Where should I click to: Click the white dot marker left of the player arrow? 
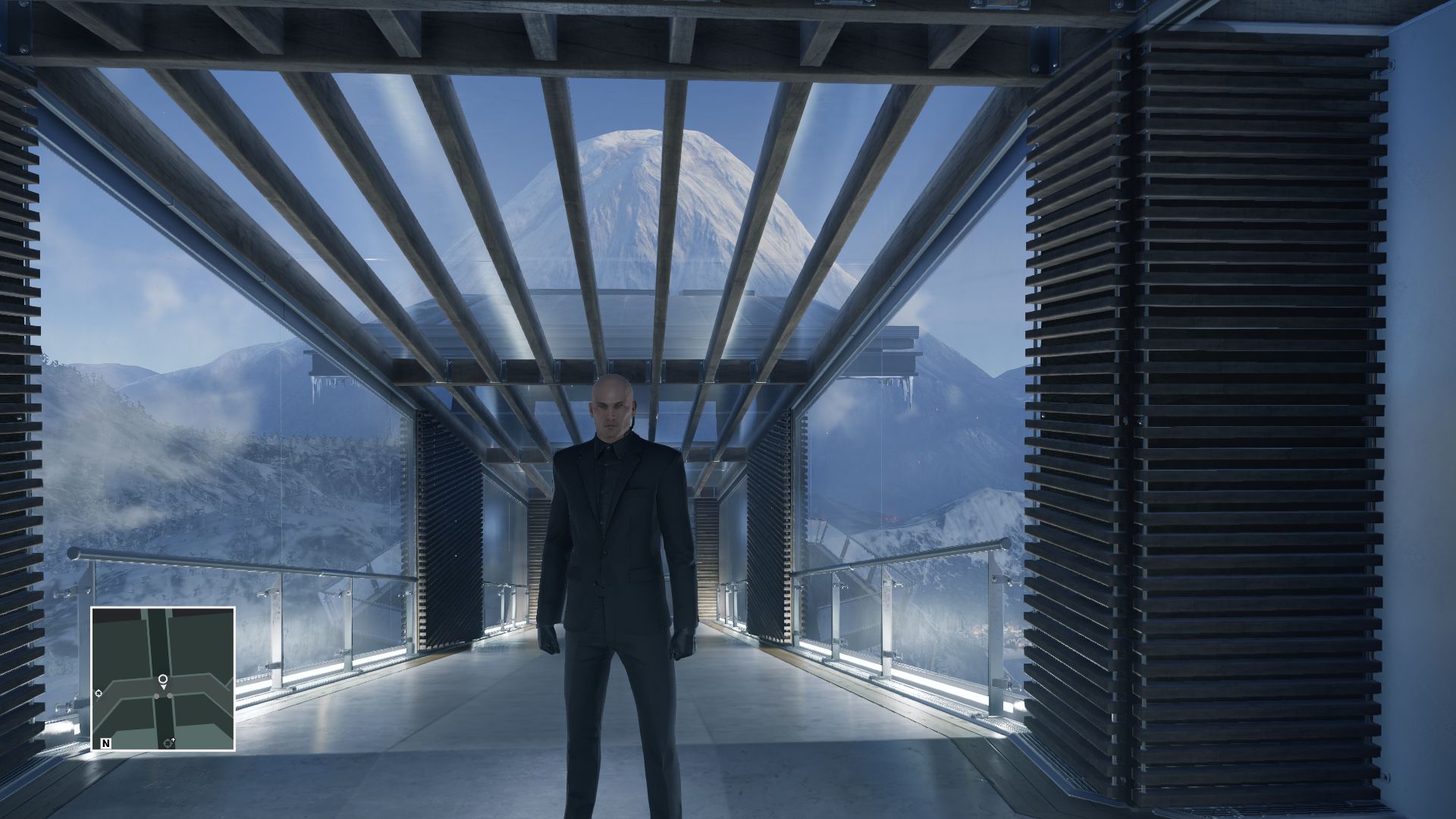tap(156, 695)
